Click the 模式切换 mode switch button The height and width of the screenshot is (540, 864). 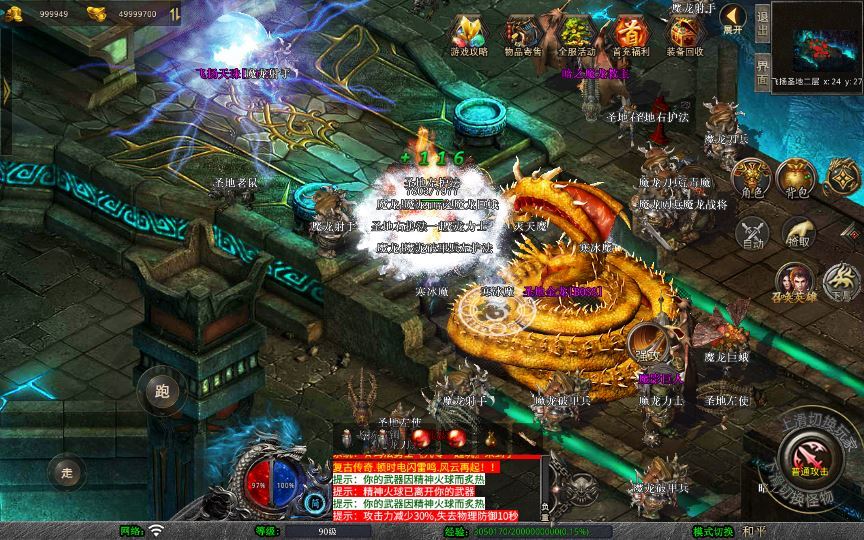click(713, 531)
